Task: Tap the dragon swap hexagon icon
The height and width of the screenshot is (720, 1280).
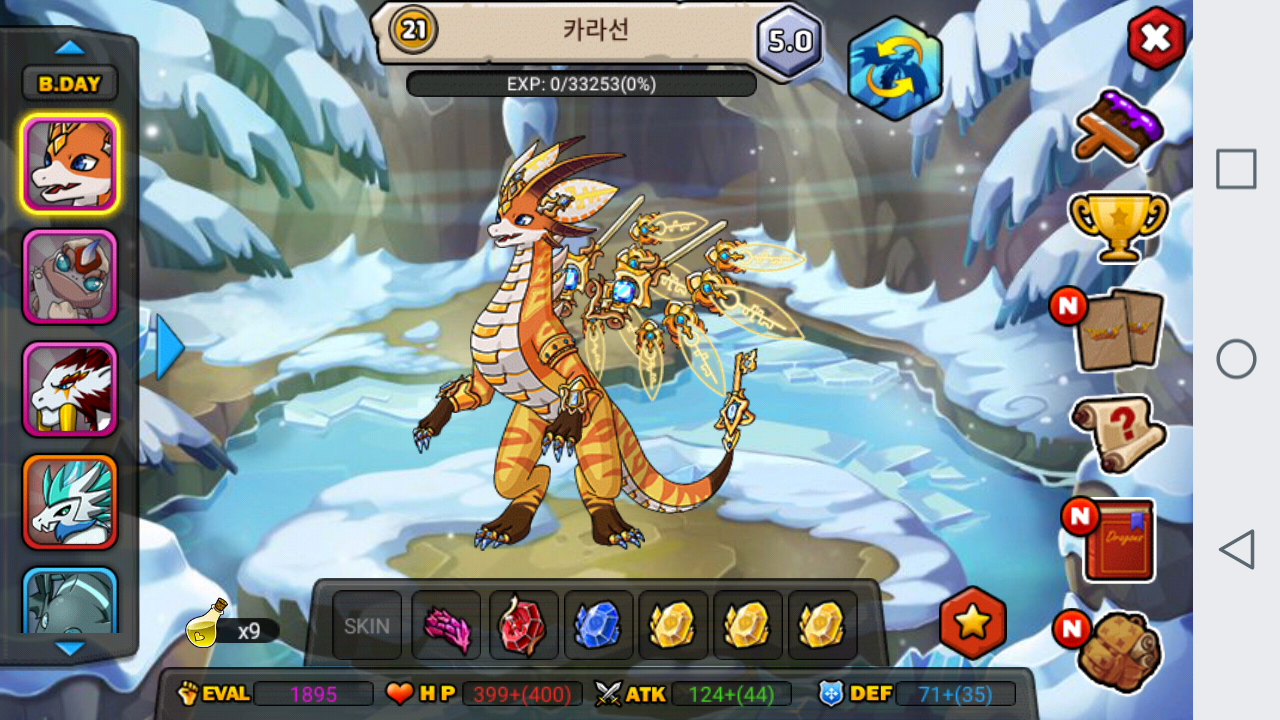Action: point(895,68)
